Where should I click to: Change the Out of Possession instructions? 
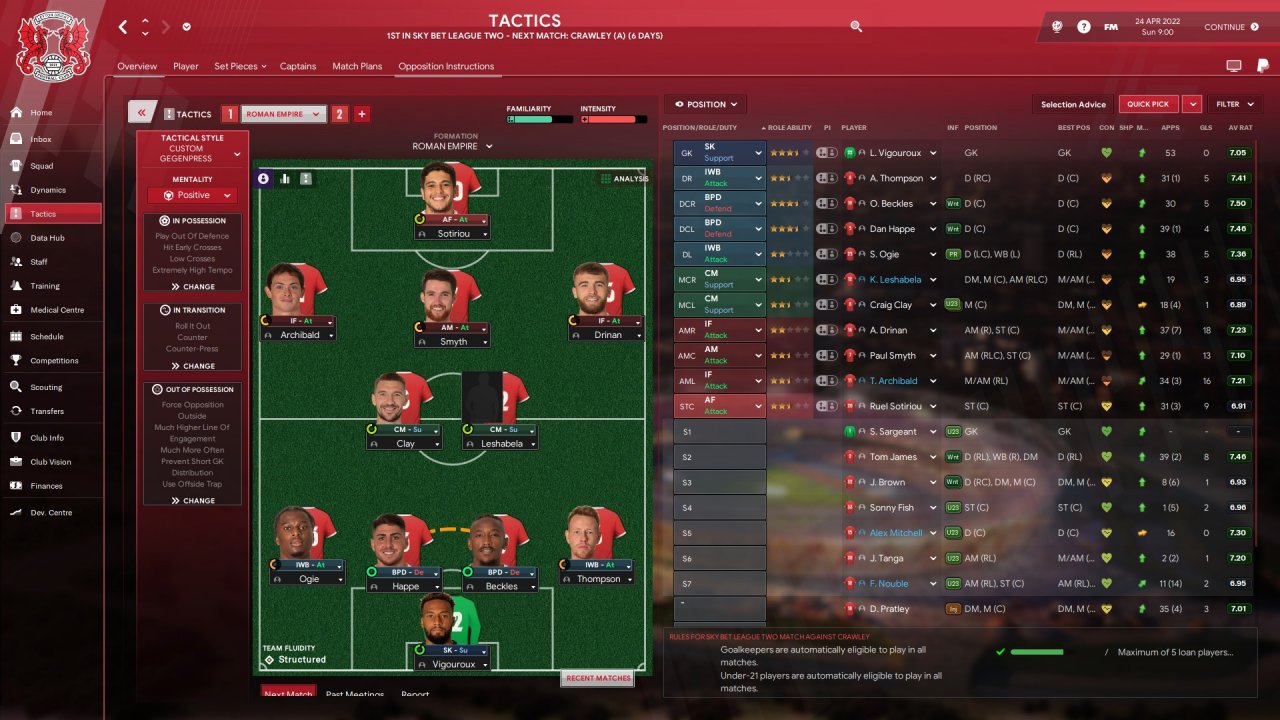click(193, 500)
